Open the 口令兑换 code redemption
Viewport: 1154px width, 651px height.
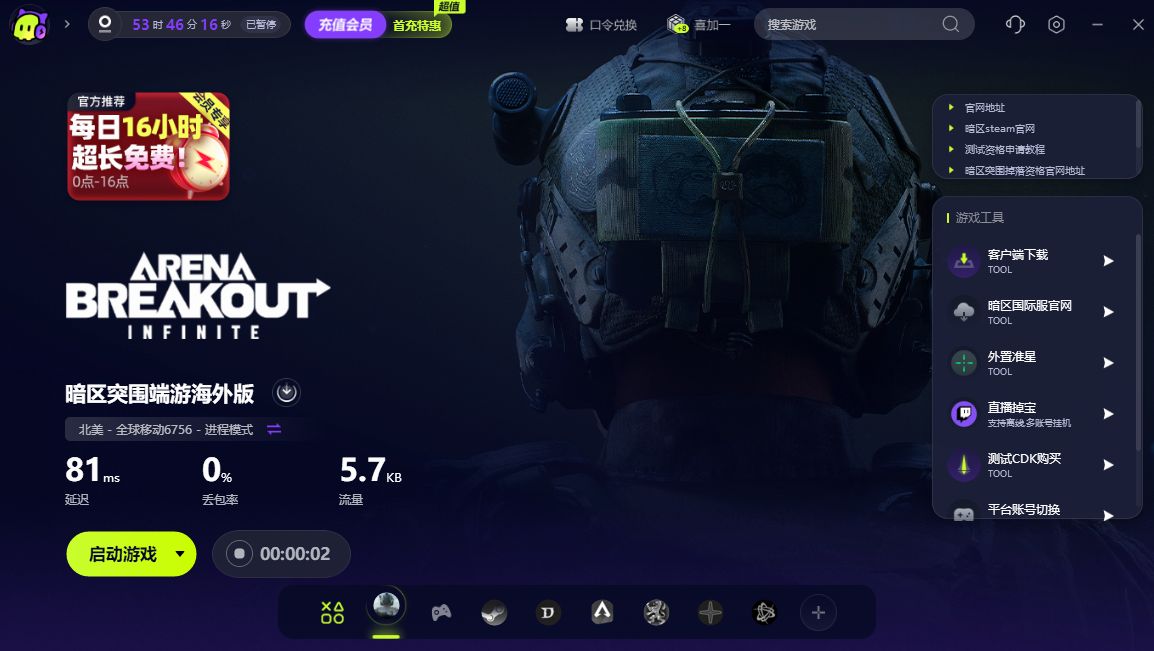(601, 25)
